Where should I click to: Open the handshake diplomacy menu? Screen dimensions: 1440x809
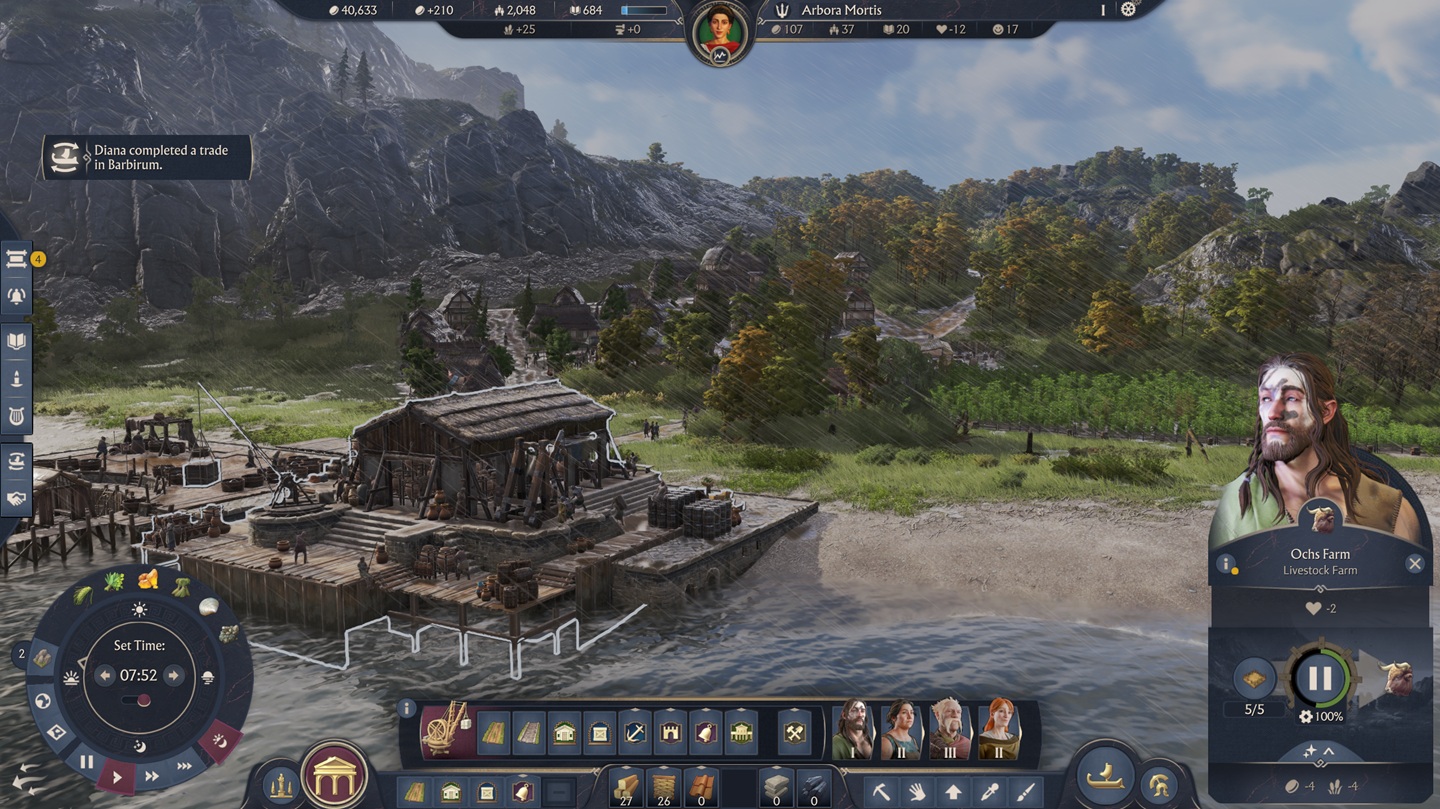[17, 498]
